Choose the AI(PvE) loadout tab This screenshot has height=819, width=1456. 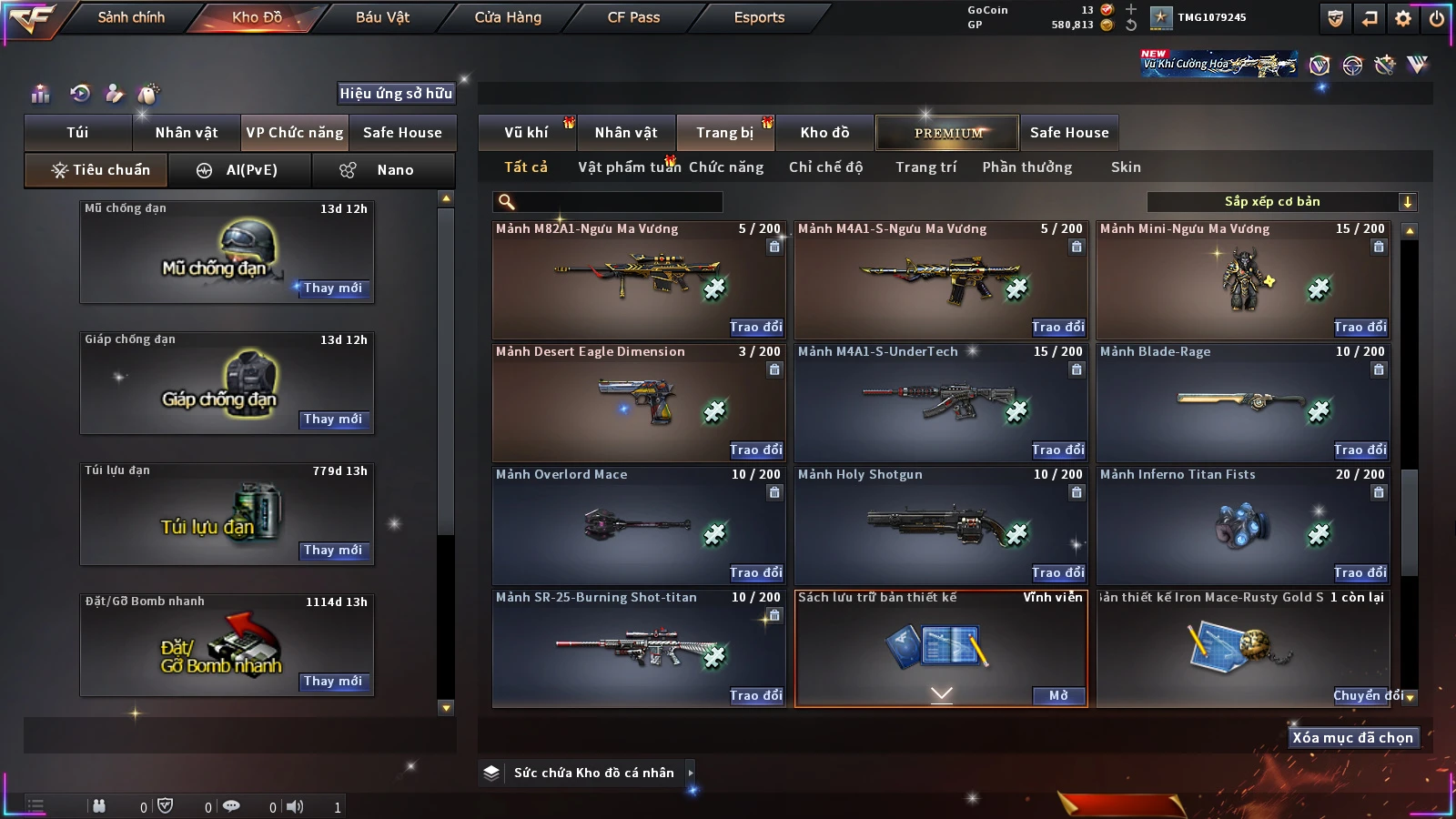pos(240,170)
